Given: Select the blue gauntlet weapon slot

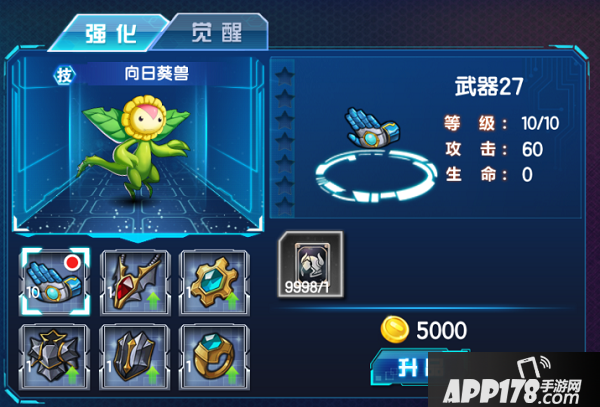Looking at the screenshot, I should 54,279.
